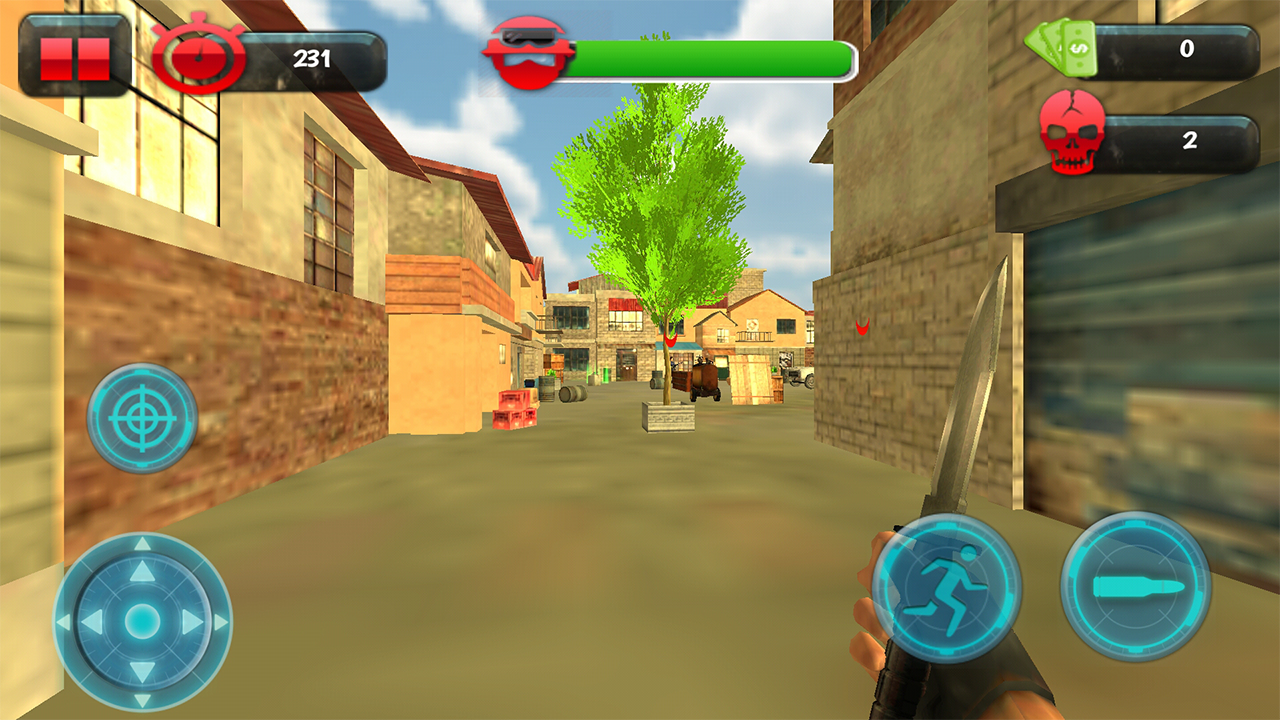Toggle weapon fire with the bullet button

(x=1134, y=585)
